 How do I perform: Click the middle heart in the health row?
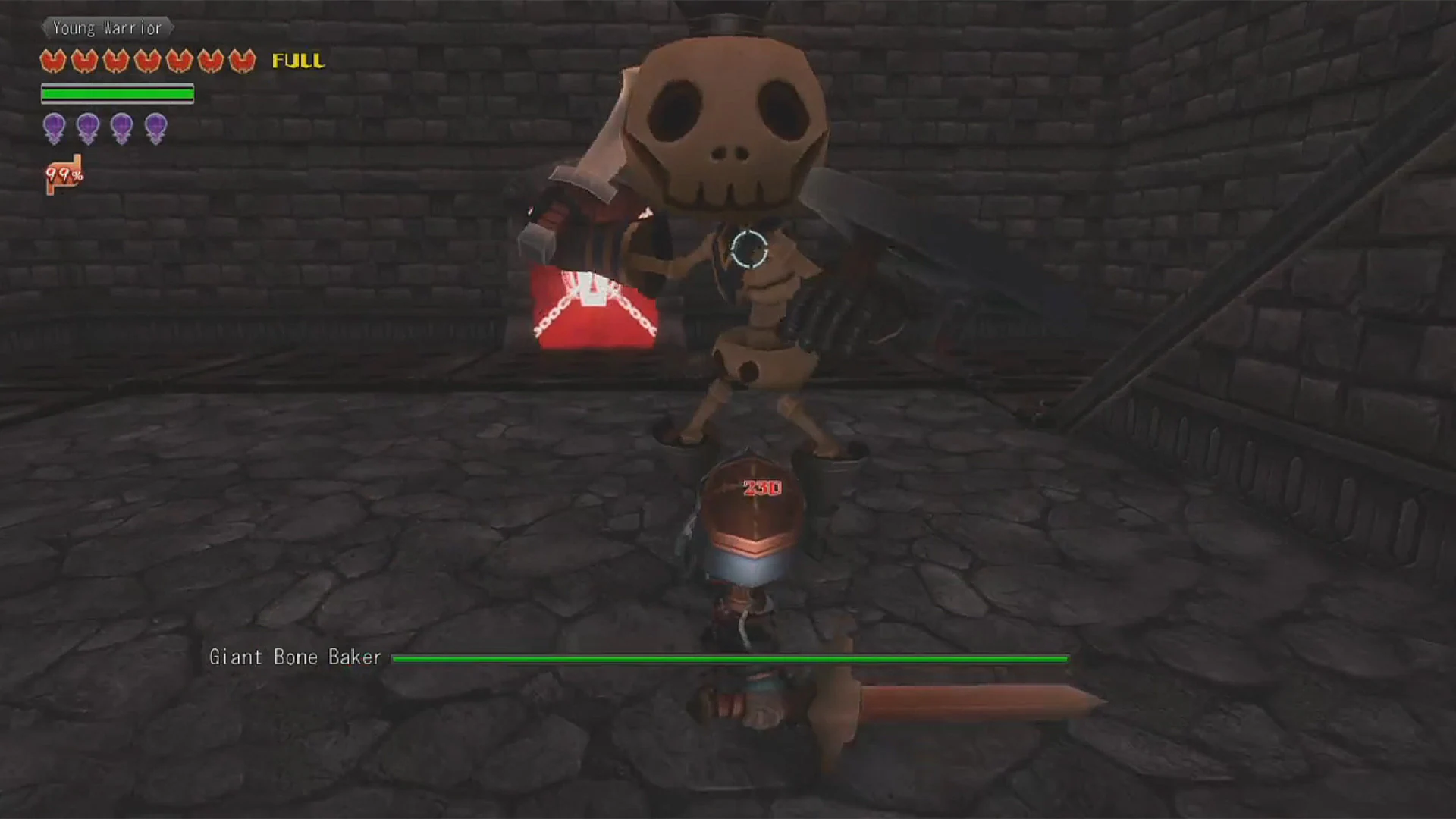(149, 61)
